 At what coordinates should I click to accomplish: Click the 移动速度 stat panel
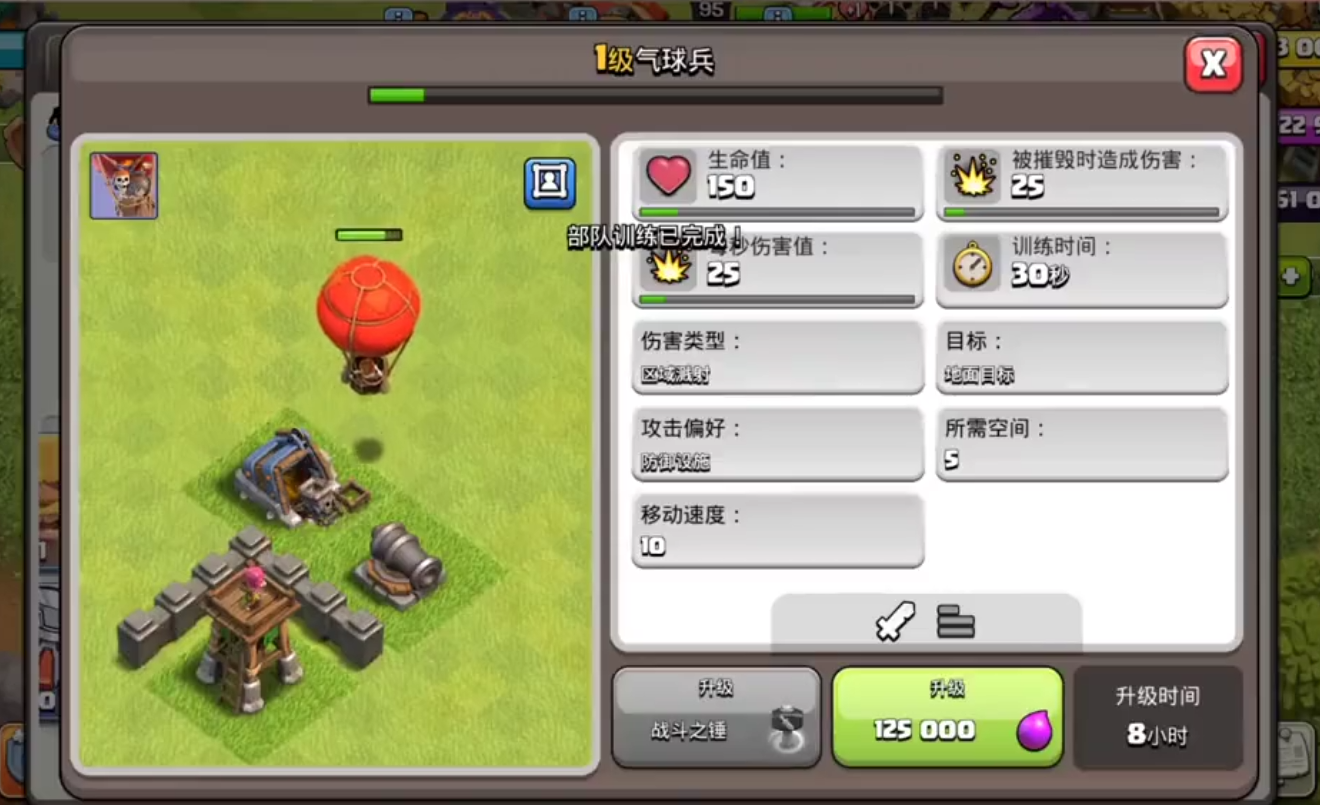pyautogui.click(x=777, y=531)
